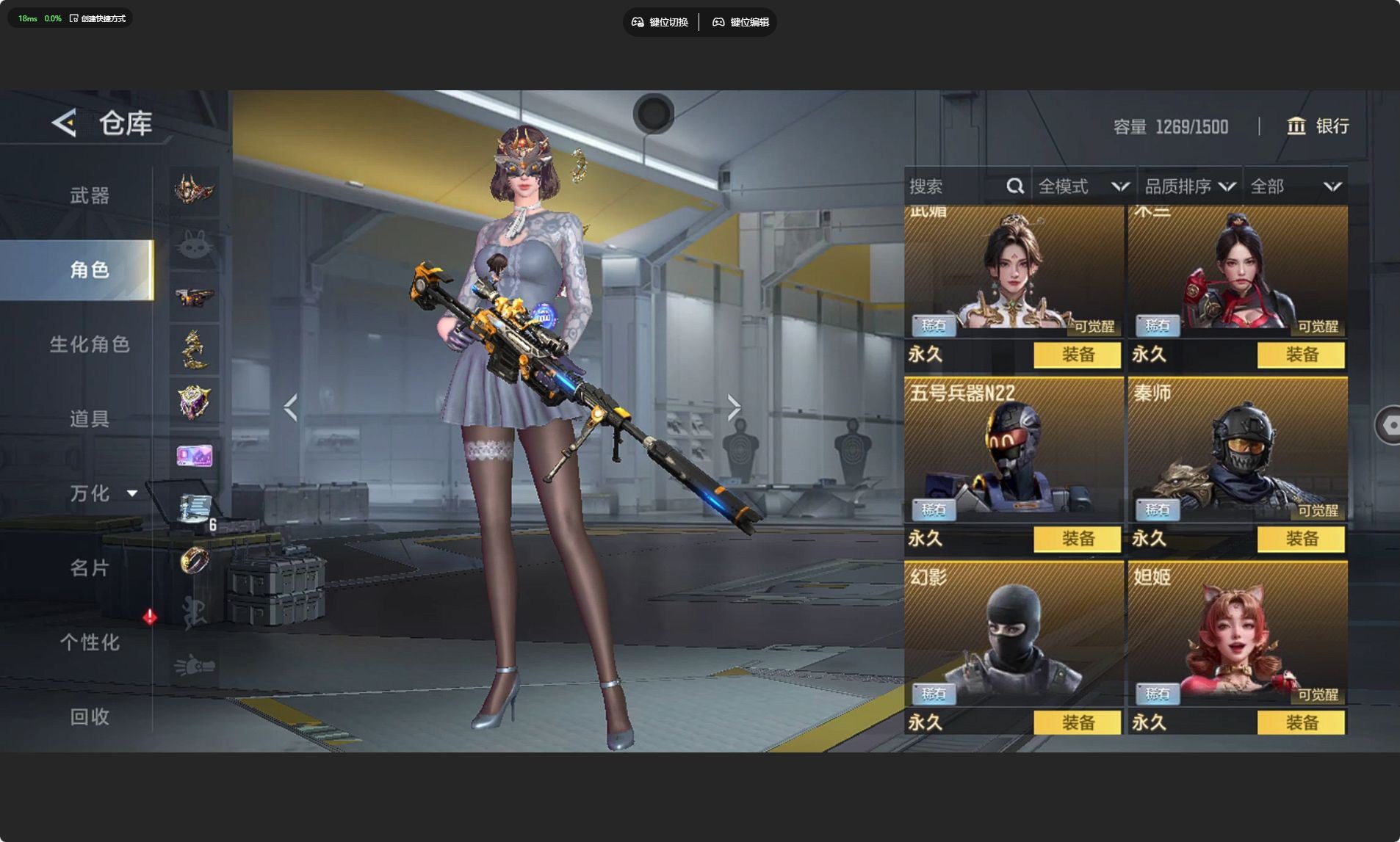Select the 道具 items tab
1400x842 pixels.
click(90, 418)
